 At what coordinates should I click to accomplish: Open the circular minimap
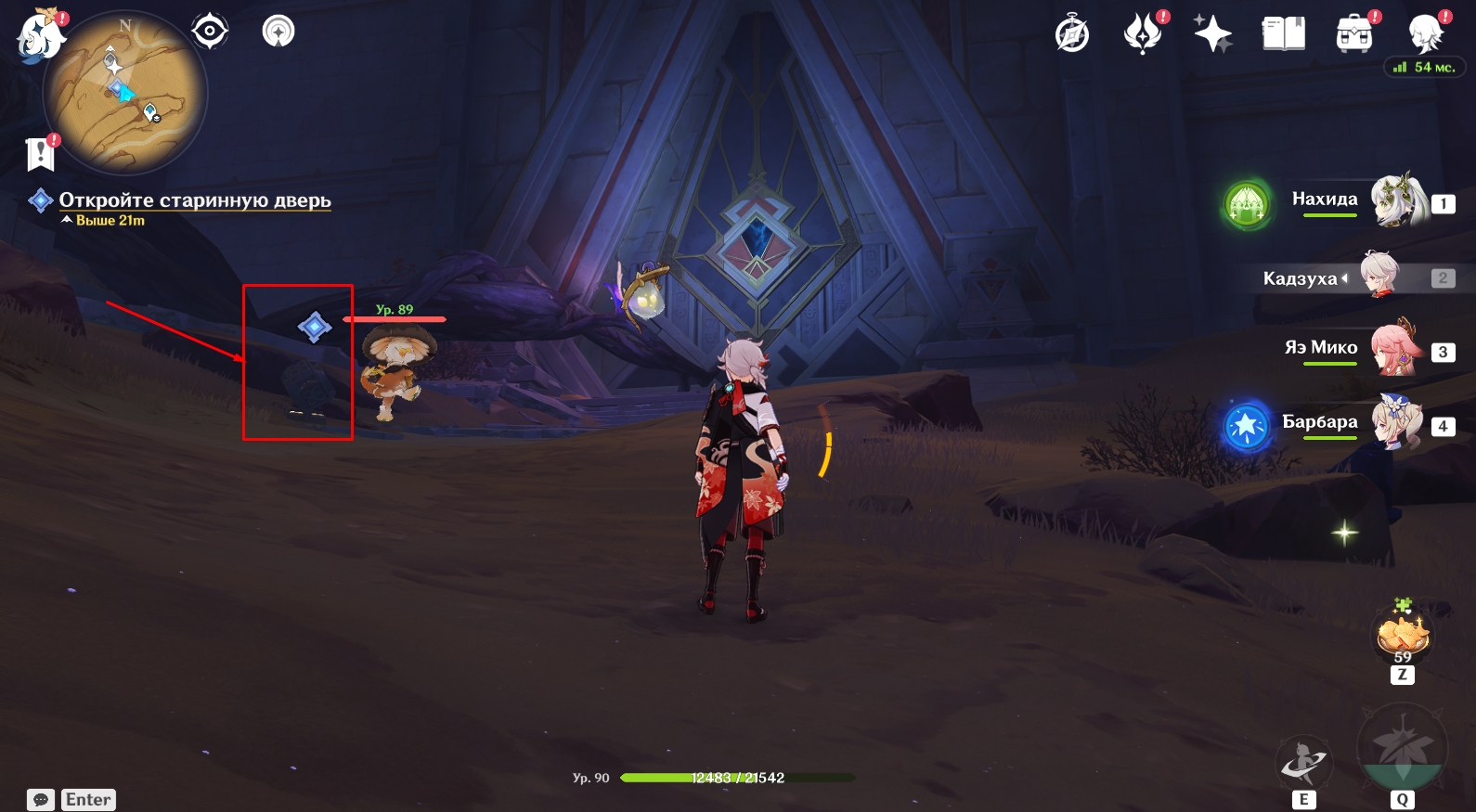[125, 93]
